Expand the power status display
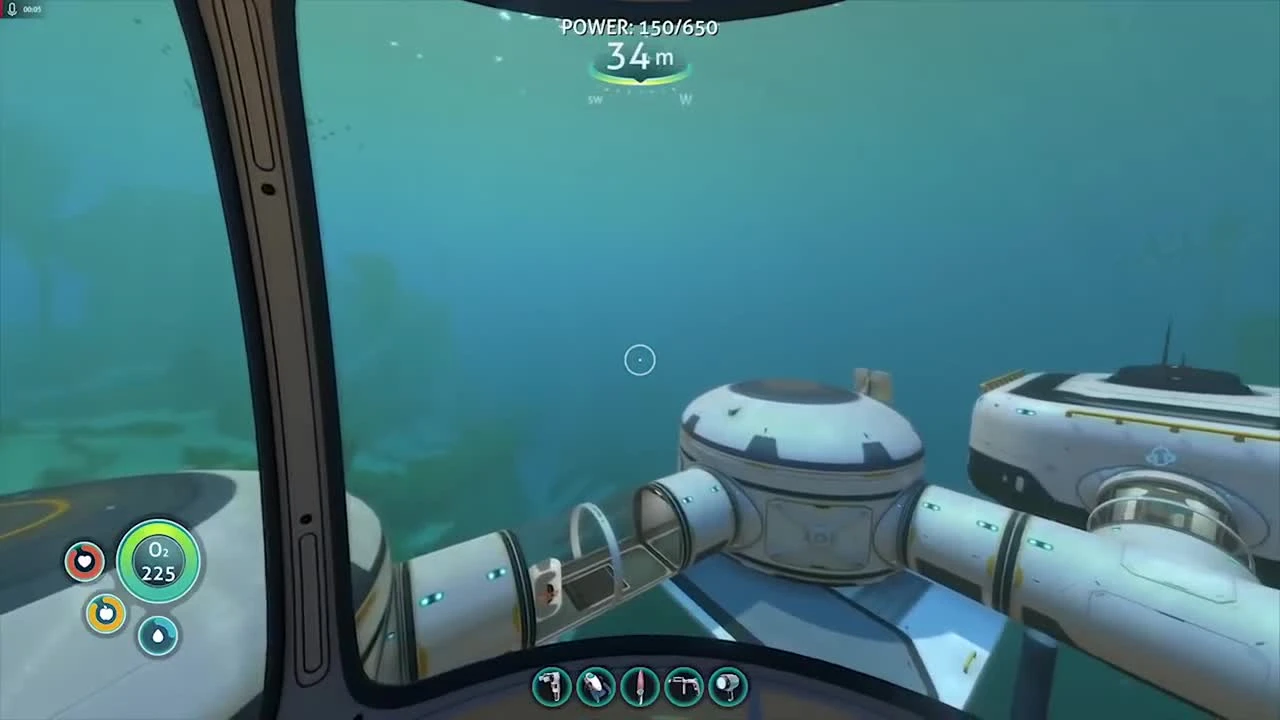This screenshot has height=720, width=1280. click(640, 28)
